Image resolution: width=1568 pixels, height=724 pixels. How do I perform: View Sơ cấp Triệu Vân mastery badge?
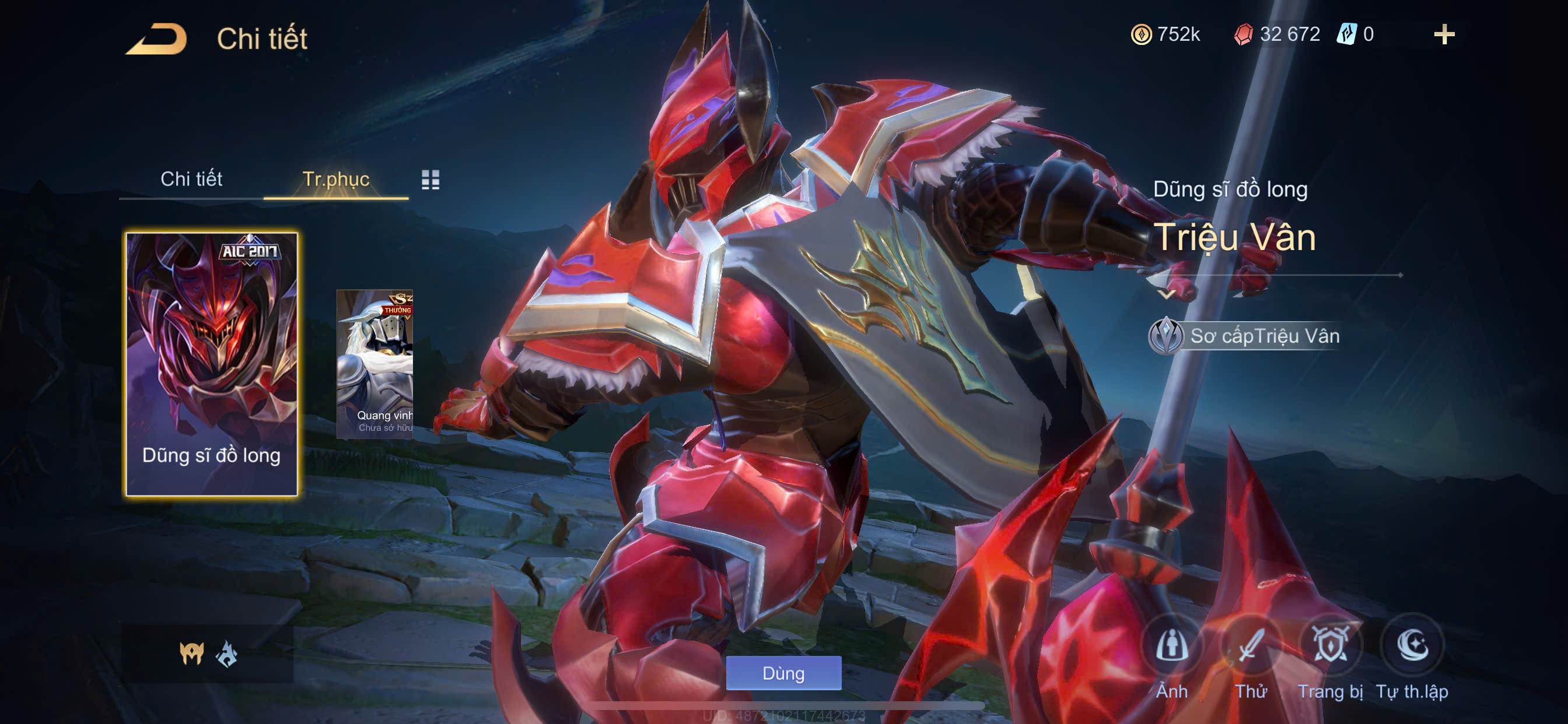pyautogui.click(x=1166, y=336)
